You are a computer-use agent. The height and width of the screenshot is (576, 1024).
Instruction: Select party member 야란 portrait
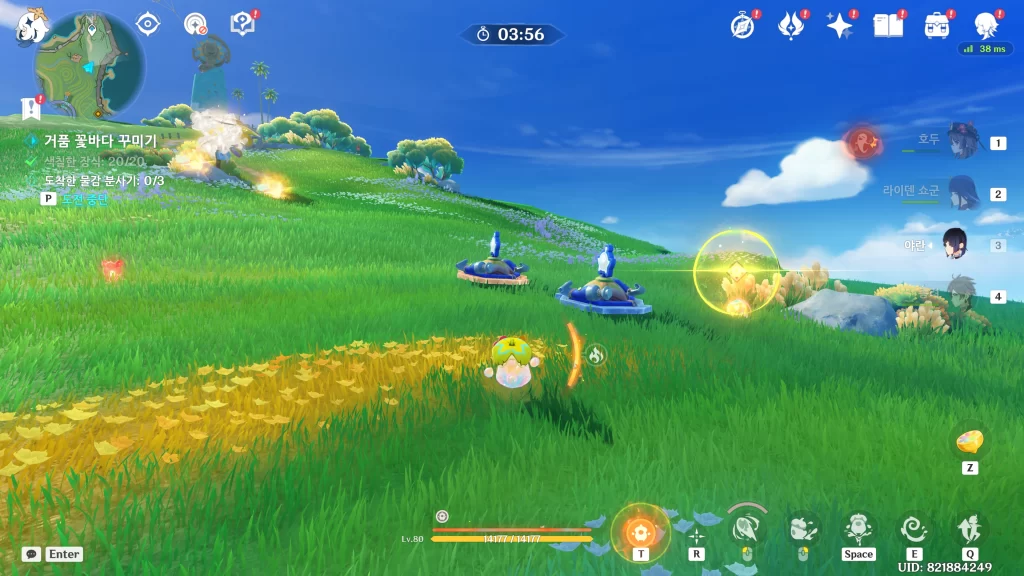(x=955, y=244)
